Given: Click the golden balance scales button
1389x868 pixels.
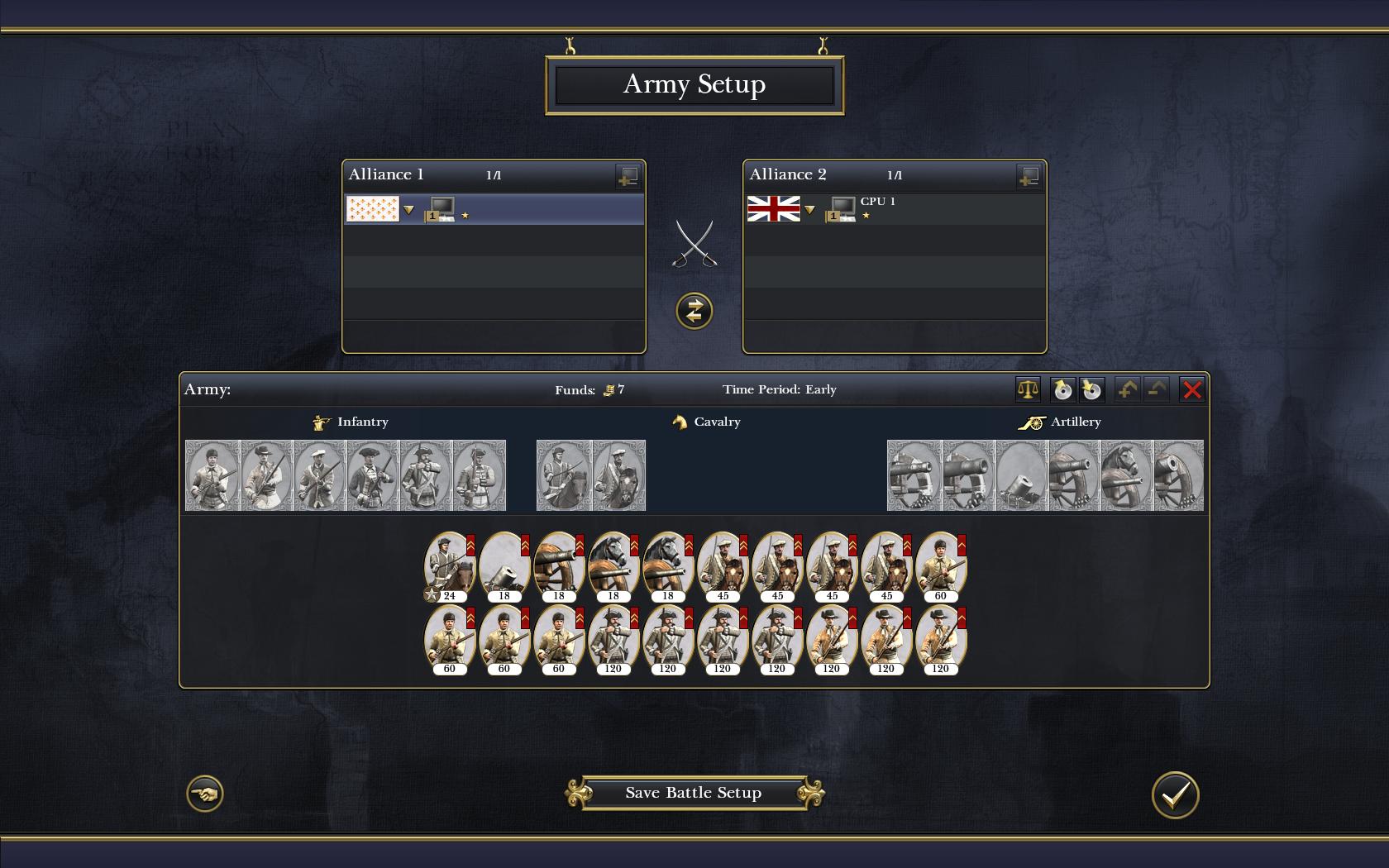Looking at the screenshot, I should point(1028,389).
